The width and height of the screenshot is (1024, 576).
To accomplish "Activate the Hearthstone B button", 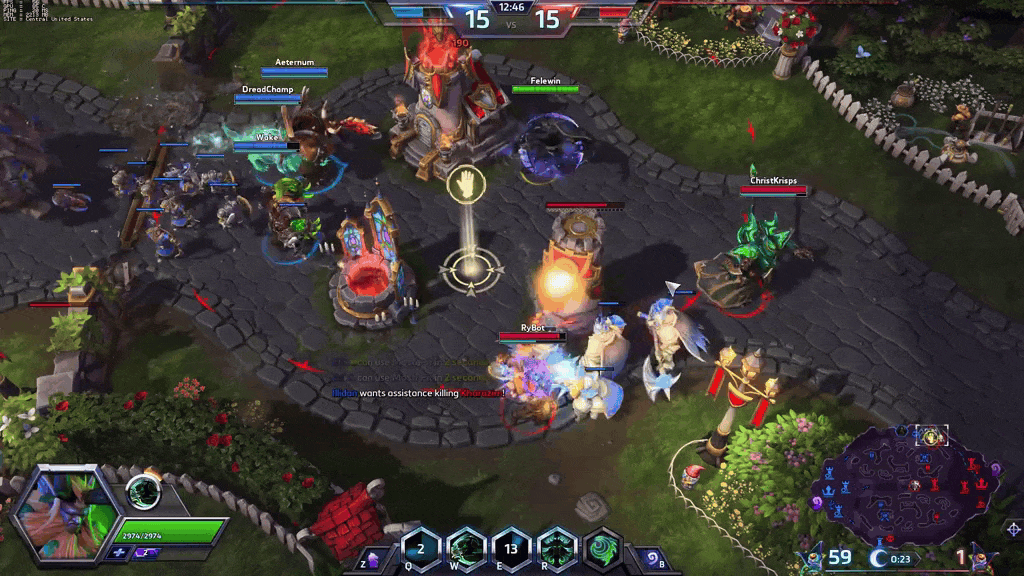I will 652,557.
